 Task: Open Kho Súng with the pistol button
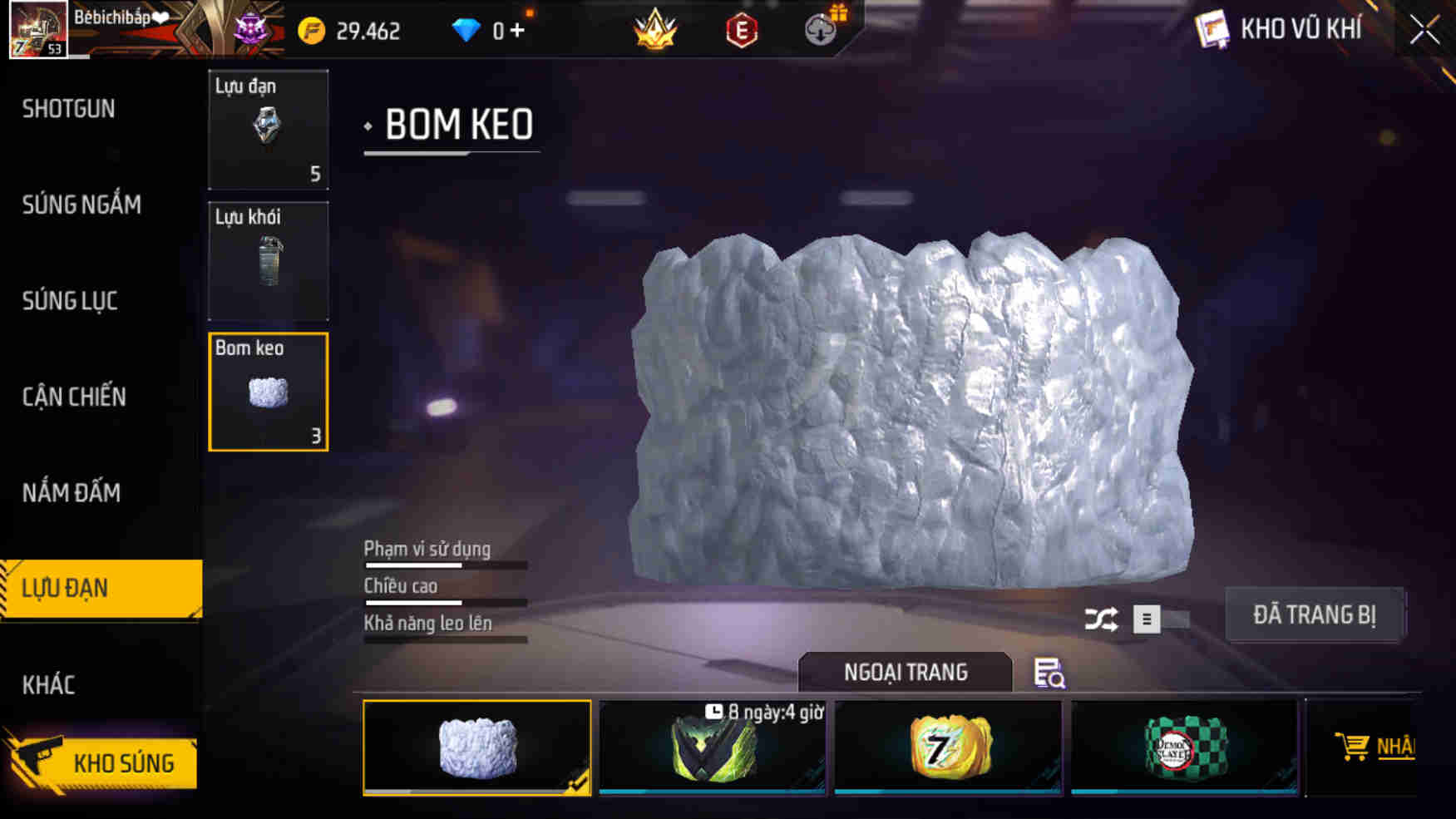(x=101, y=761)
